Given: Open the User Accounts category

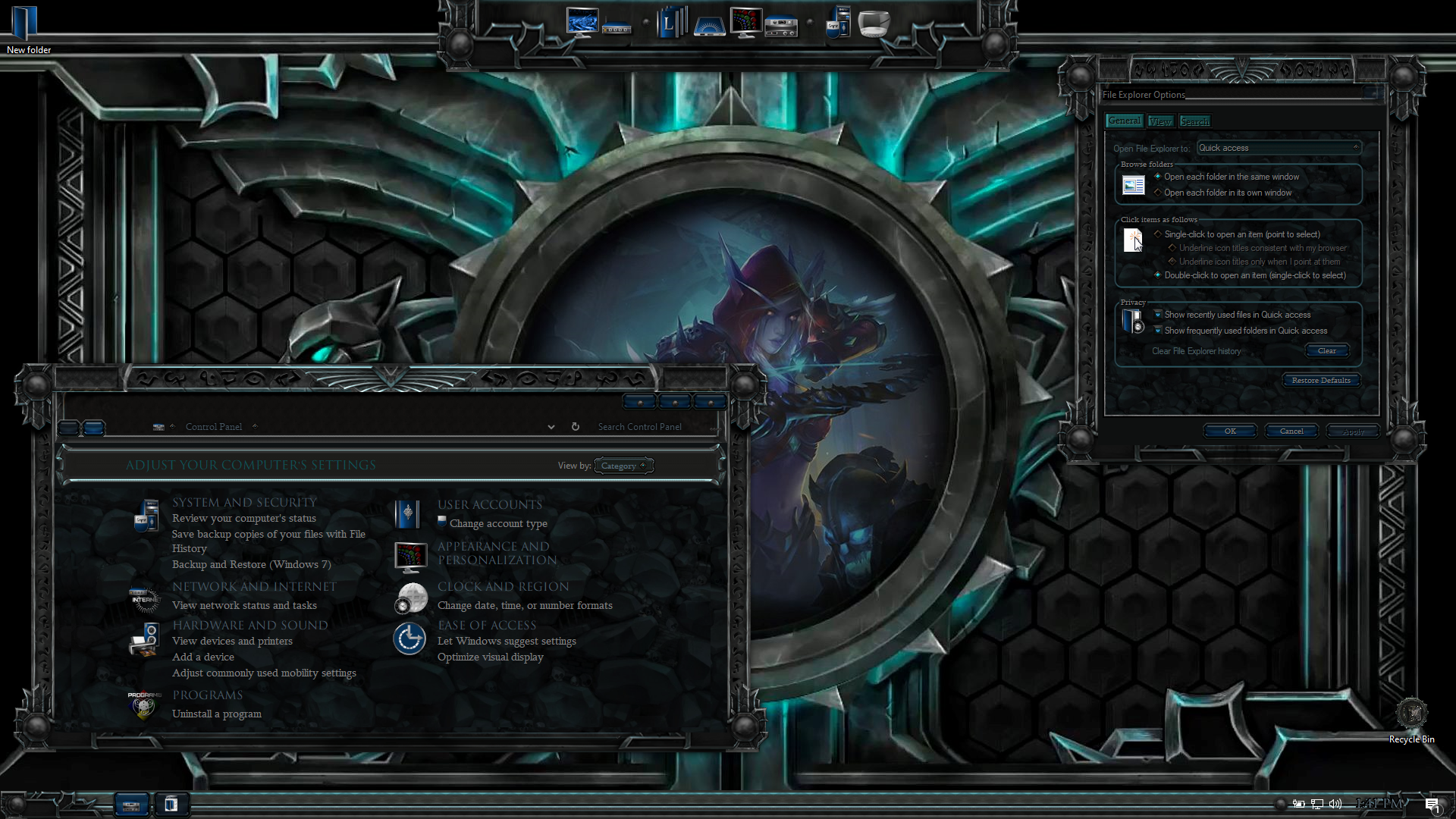Looking at the screenshot, I should point(489,504).
